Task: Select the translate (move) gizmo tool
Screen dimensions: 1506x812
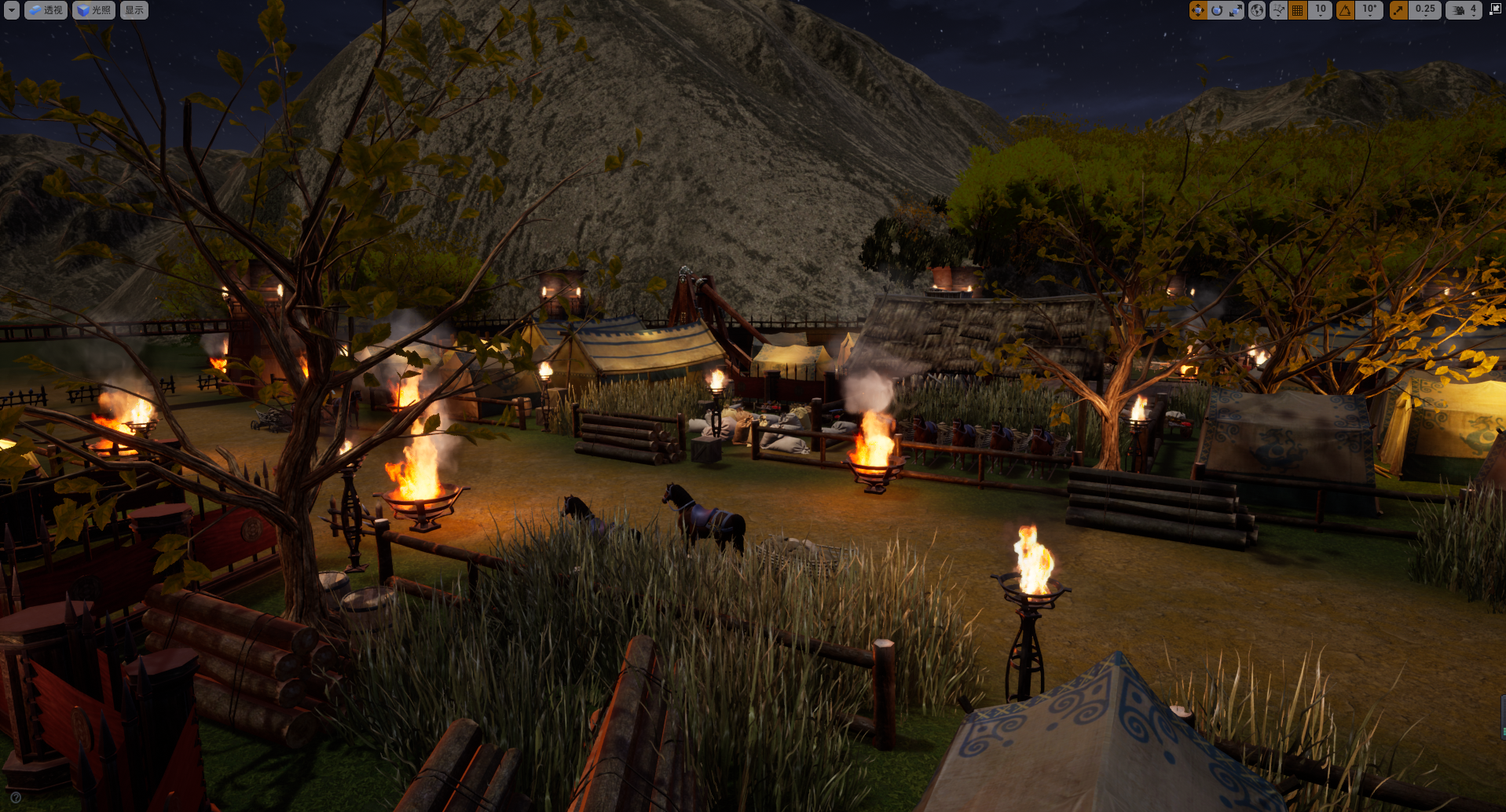Action: click(x=1198, y=10)
